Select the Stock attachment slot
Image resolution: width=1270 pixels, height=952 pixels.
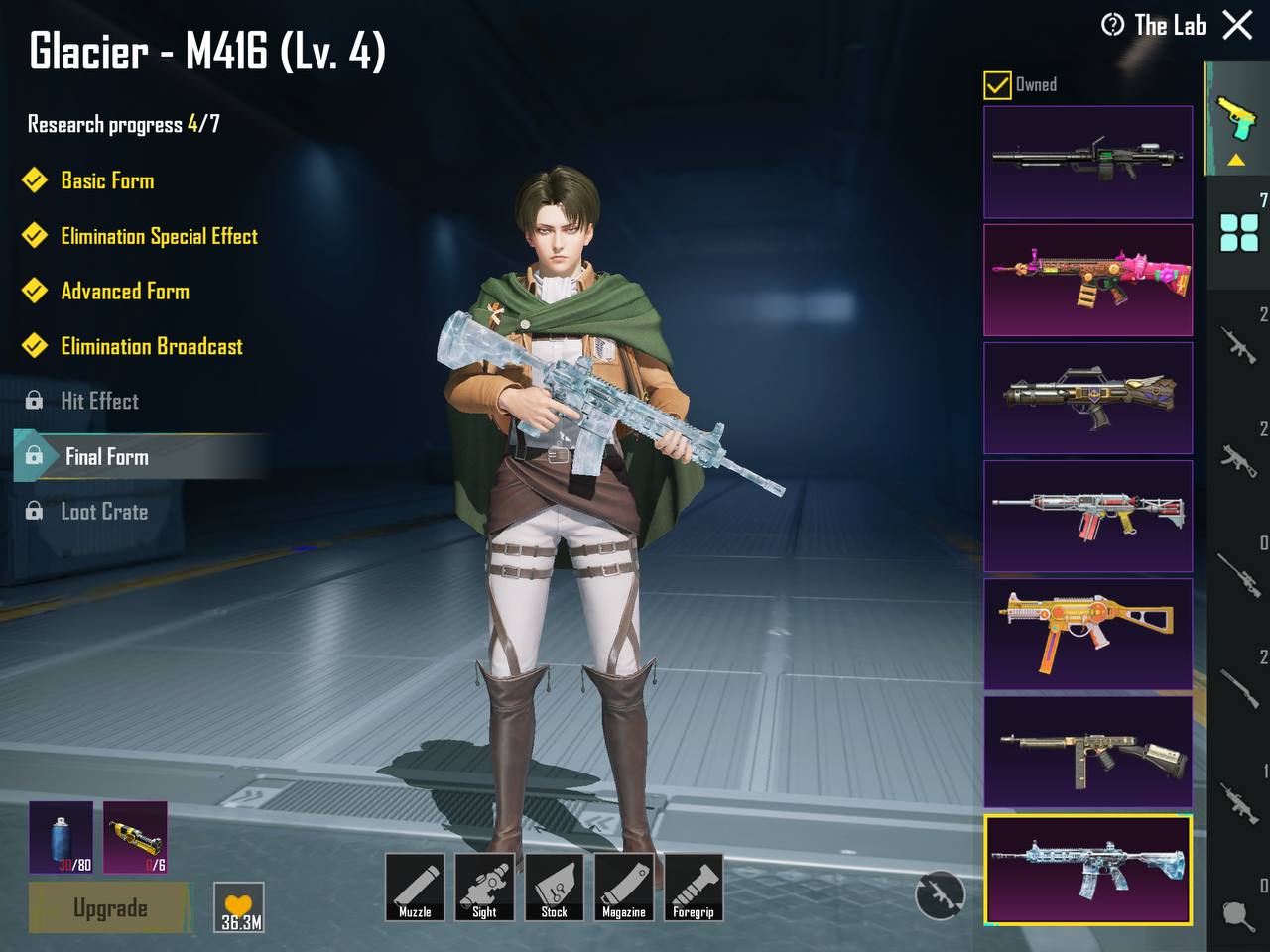(554, 887)
